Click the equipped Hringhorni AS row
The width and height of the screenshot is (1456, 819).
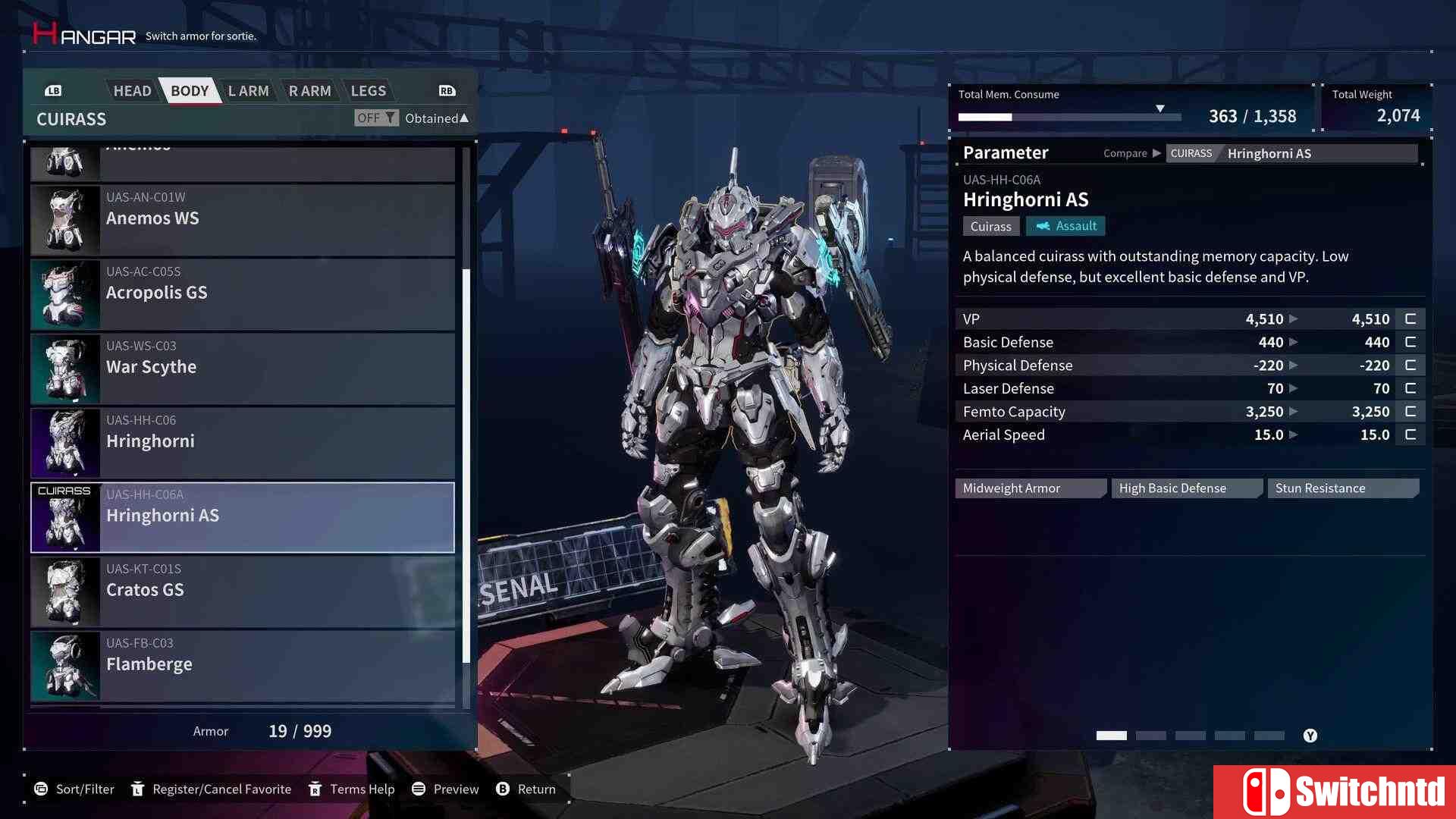click(x=243, y=517)
